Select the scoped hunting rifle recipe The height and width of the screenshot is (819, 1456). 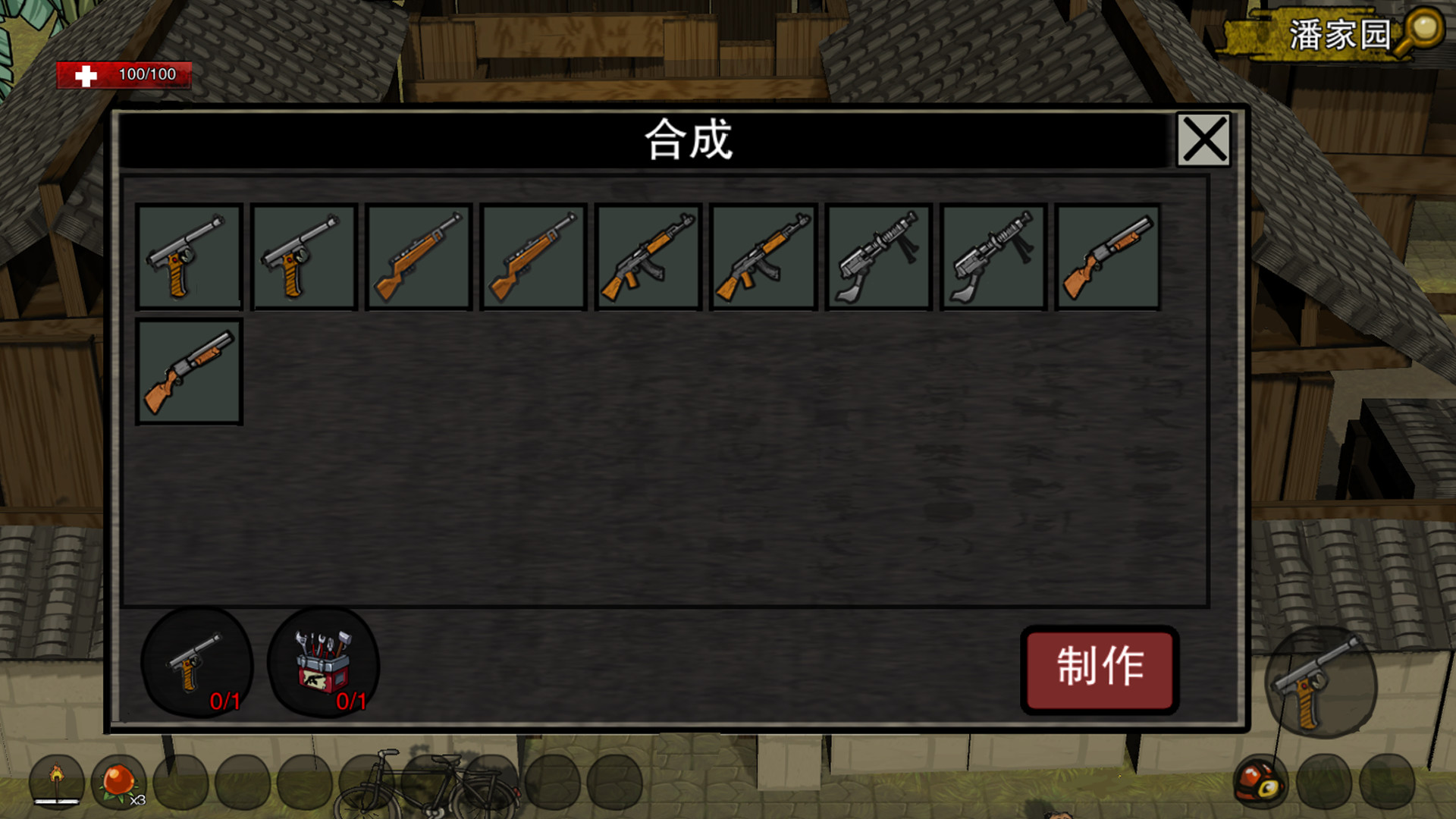coord(419,256)
